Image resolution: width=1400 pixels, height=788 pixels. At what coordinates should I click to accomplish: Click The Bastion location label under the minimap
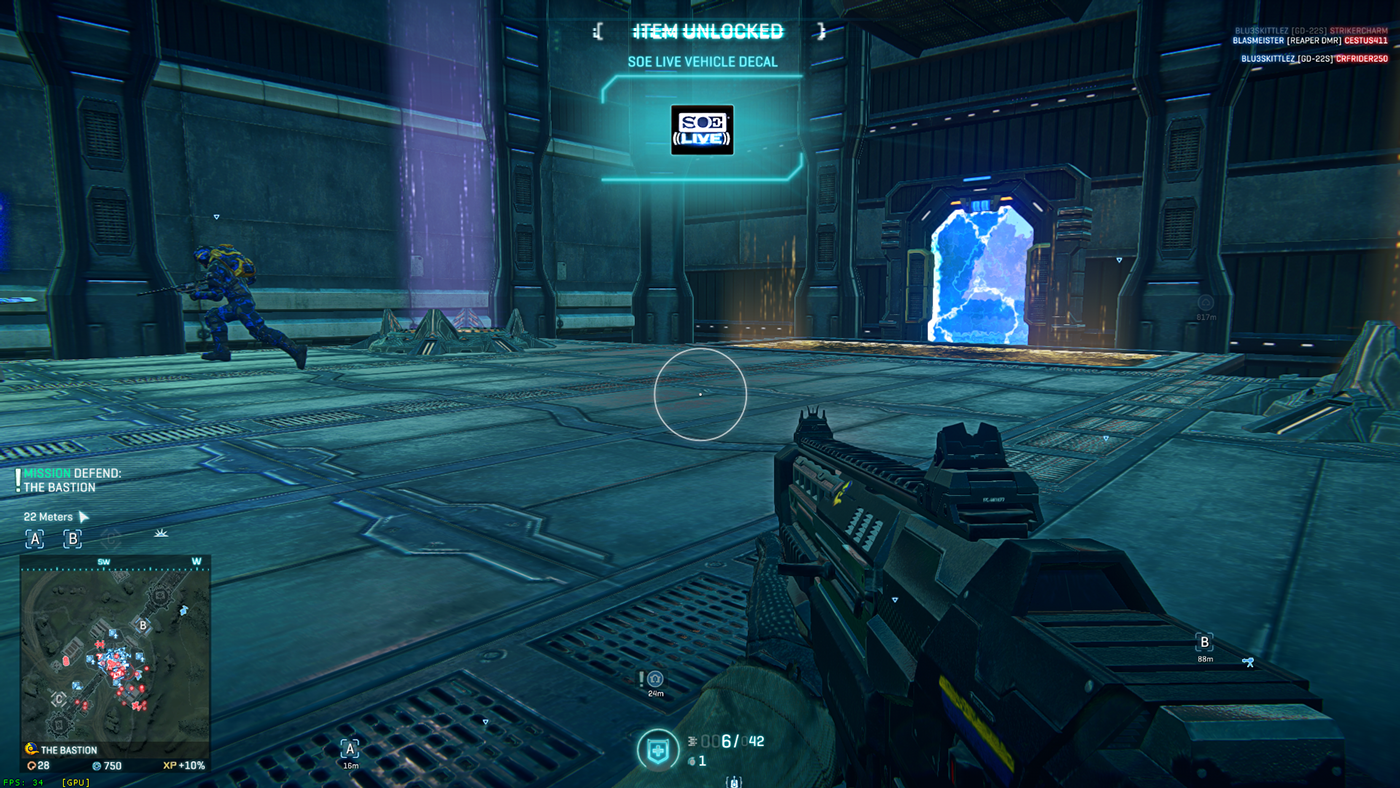68,750
